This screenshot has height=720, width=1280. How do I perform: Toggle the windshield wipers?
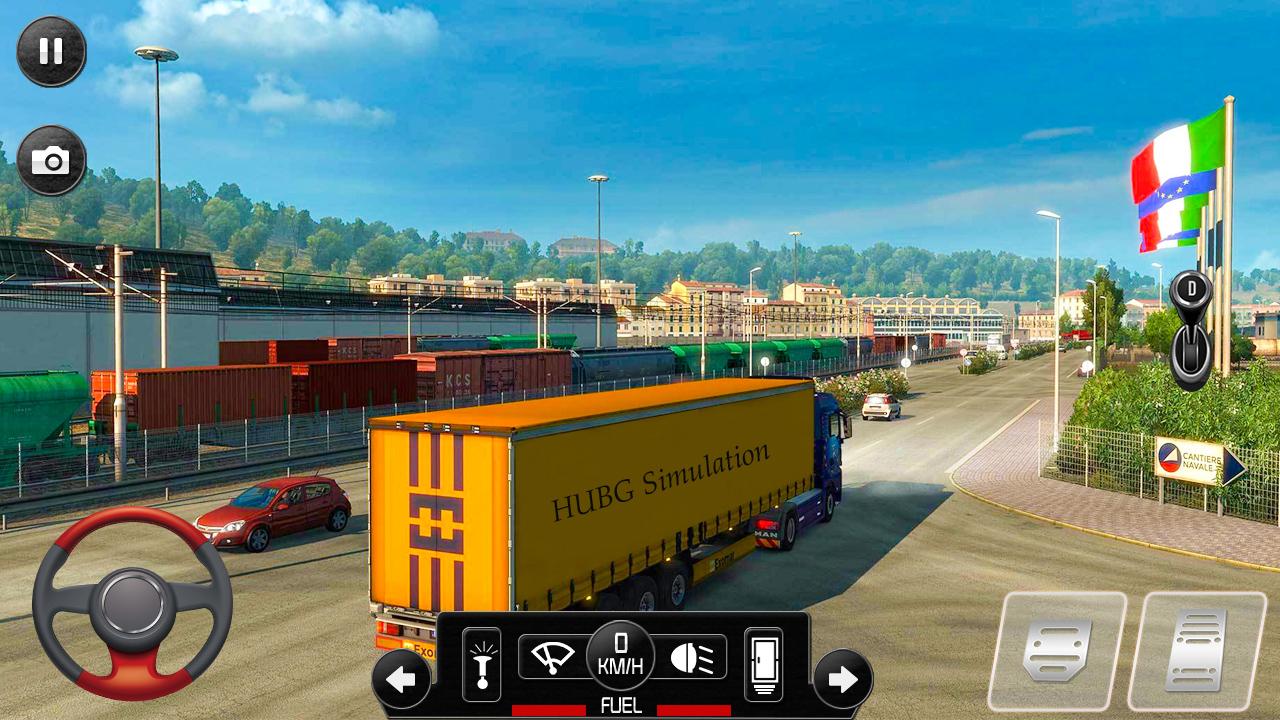pyautogui.click(x=552, y=657)
